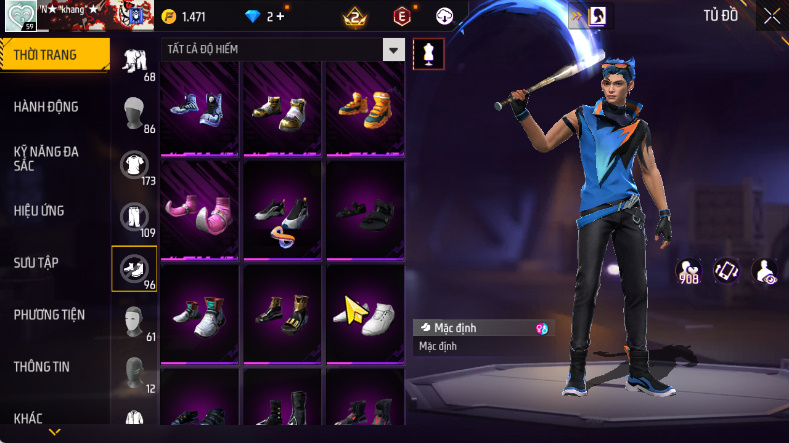Close the TỦ ĐỒ vault screen

pyautogui.click(x=772, y=16)
